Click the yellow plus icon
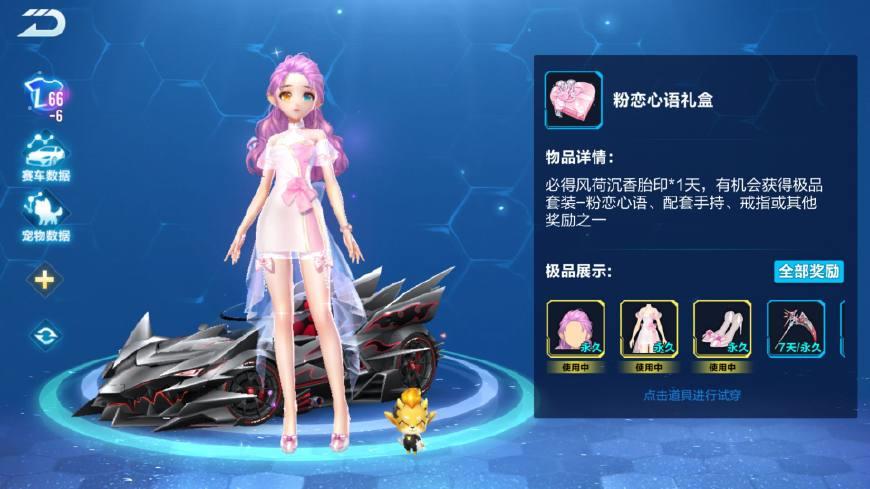 click(44, 279)
